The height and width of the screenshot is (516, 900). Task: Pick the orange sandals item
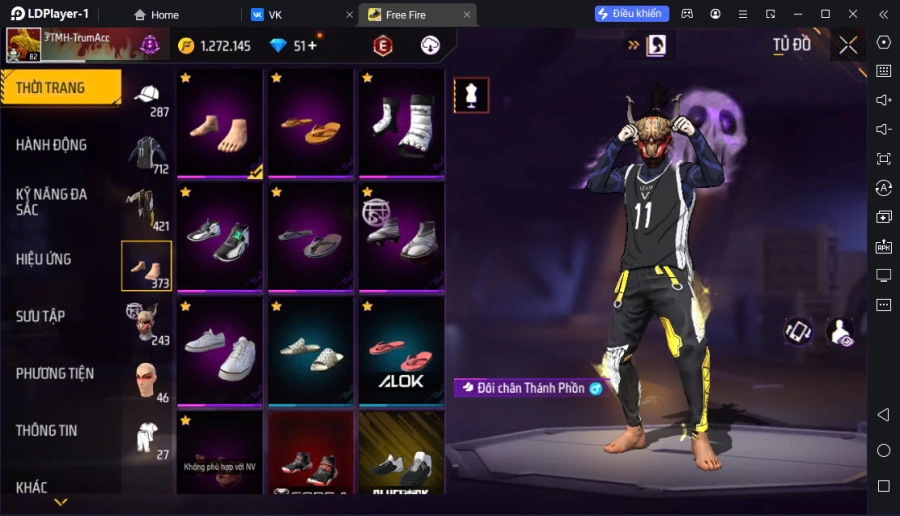pyautogui.click(x=311, y=125)
